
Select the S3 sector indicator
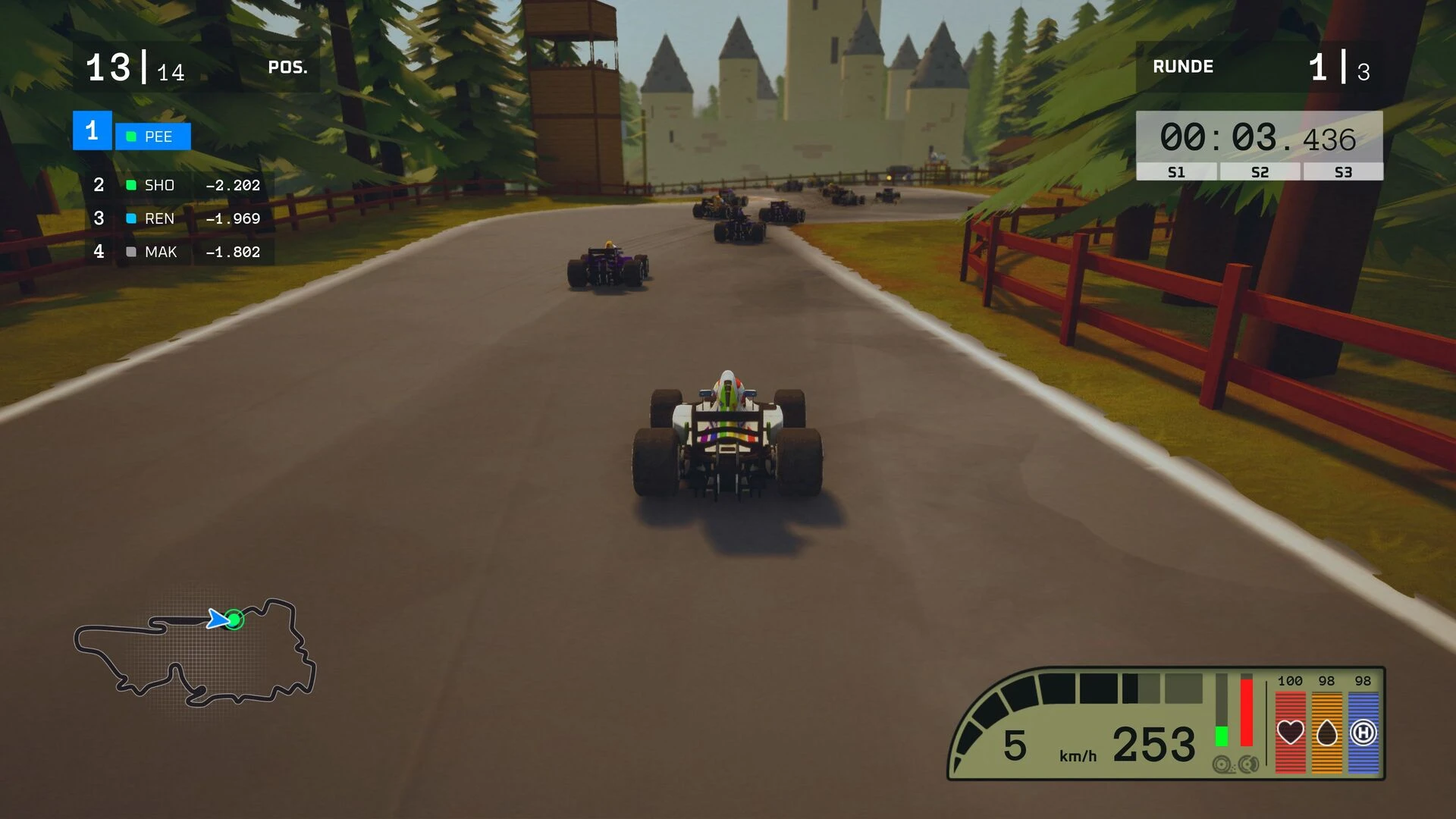[1343, 172]
